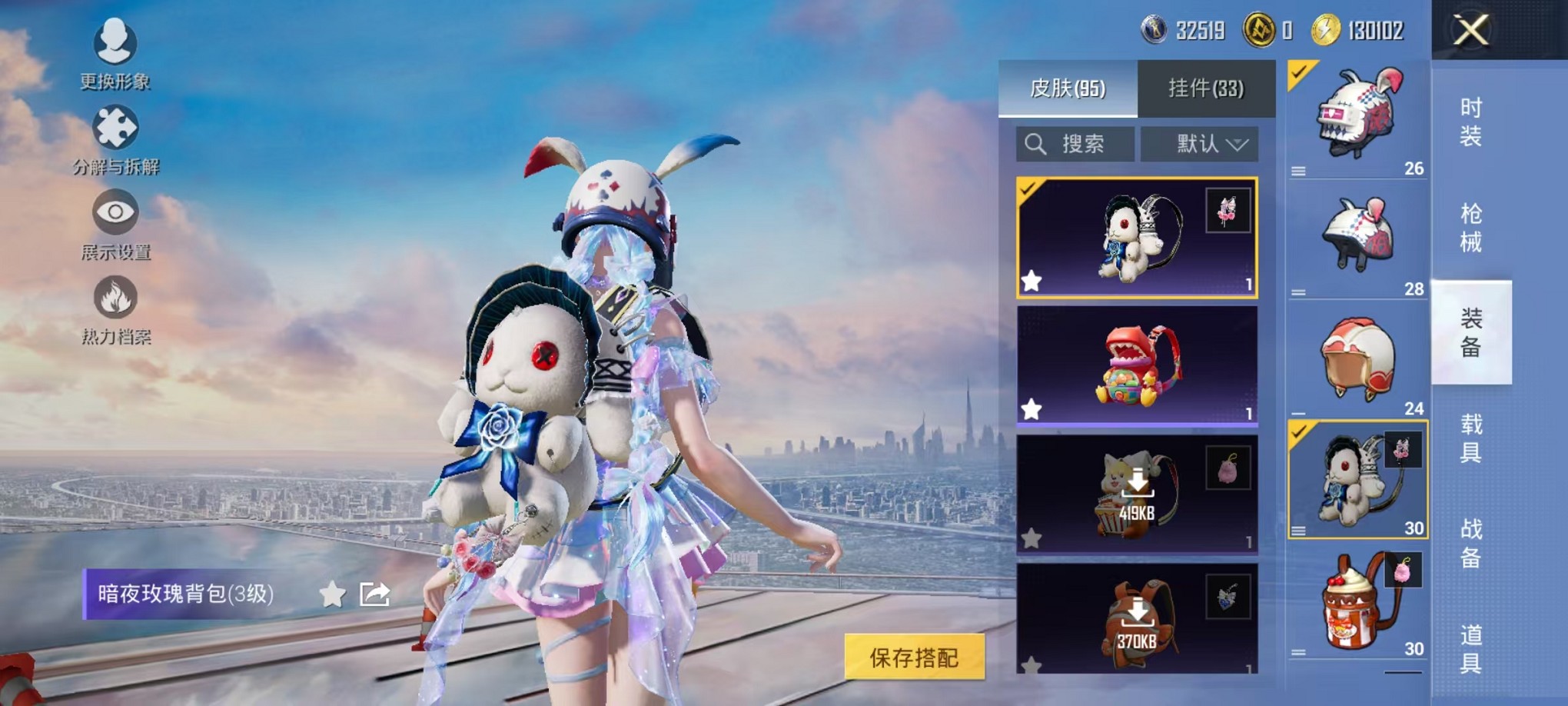Screen dimensions: 1568x706
Task: Close the wardrobe screen with the X
Action: pyautogui.click(x=1471, y=31)
